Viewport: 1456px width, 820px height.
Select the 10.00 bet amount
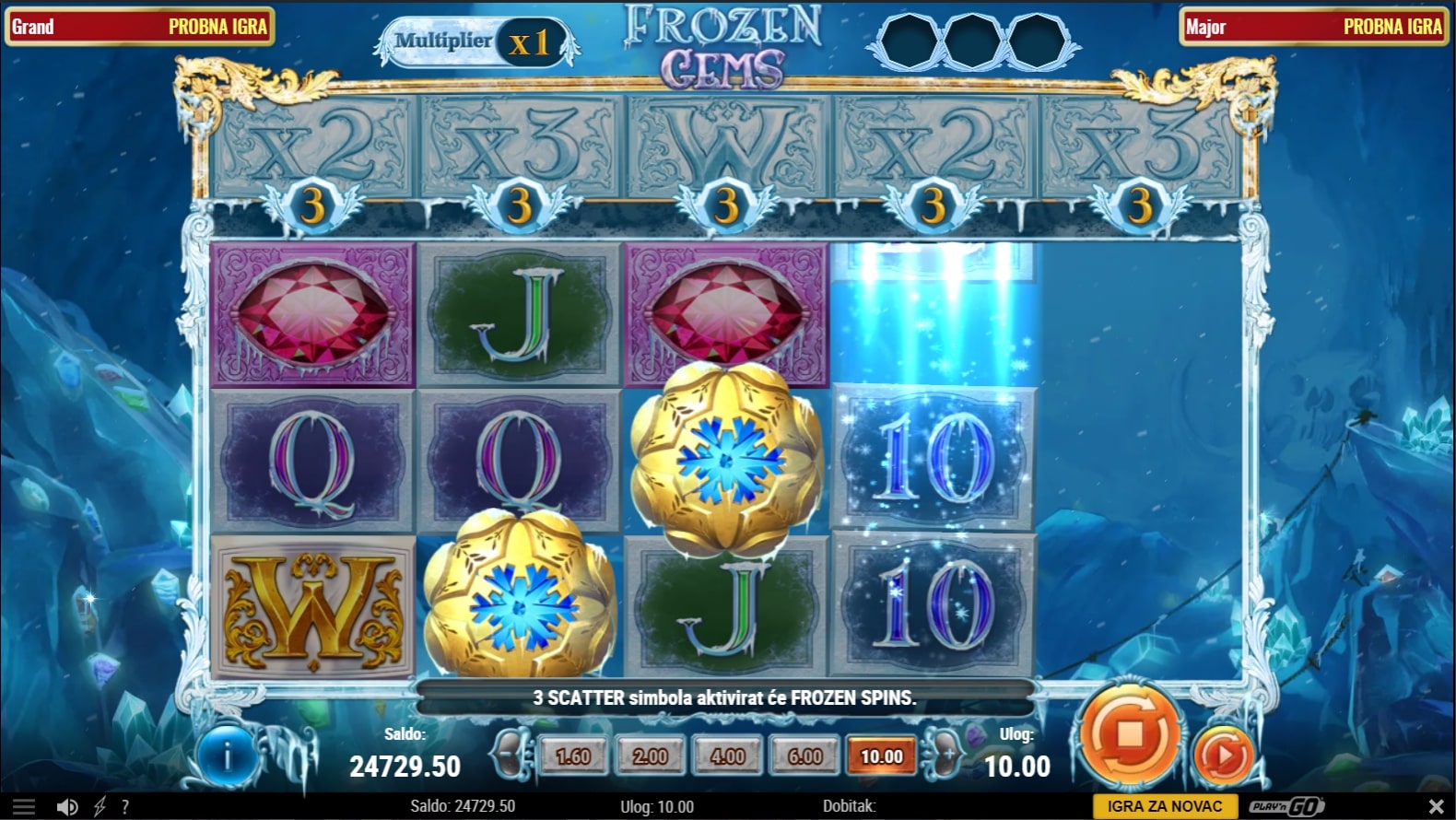882,756
